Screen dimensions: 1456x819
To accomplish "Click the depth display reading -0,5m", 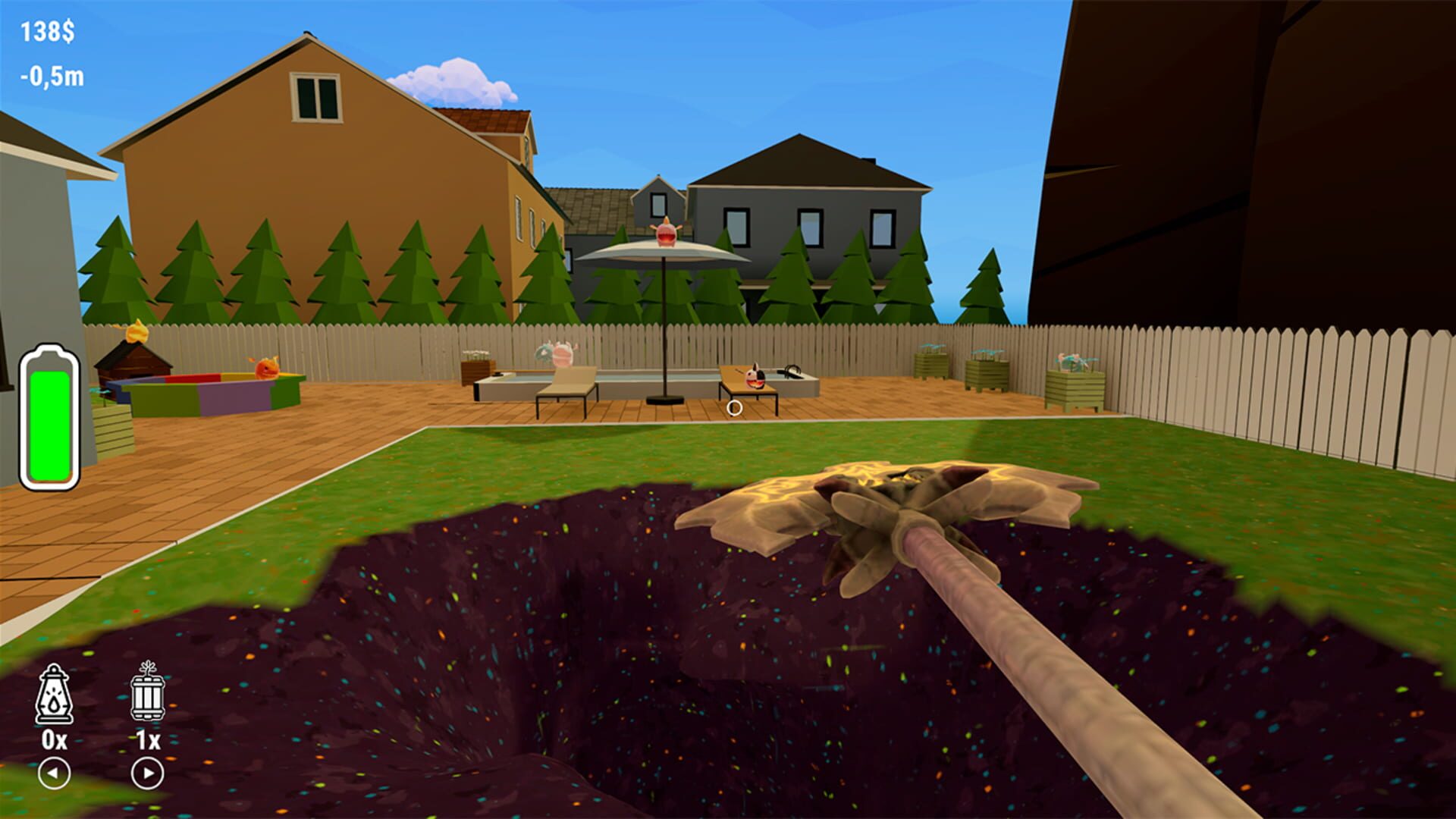I will [51, 76].
